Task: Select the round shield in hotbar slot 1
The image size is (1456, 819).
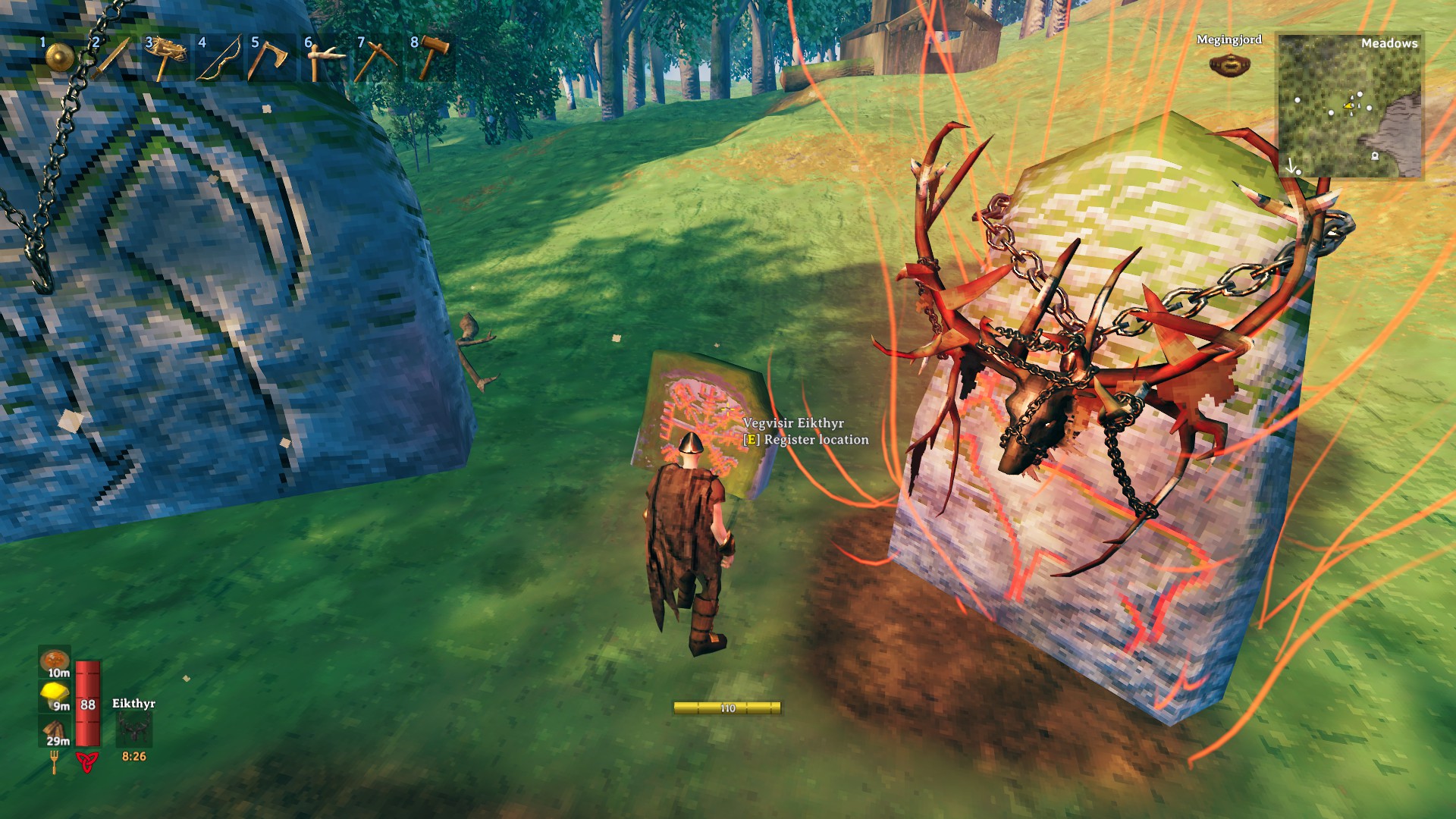Action: (x=59, y=57)
